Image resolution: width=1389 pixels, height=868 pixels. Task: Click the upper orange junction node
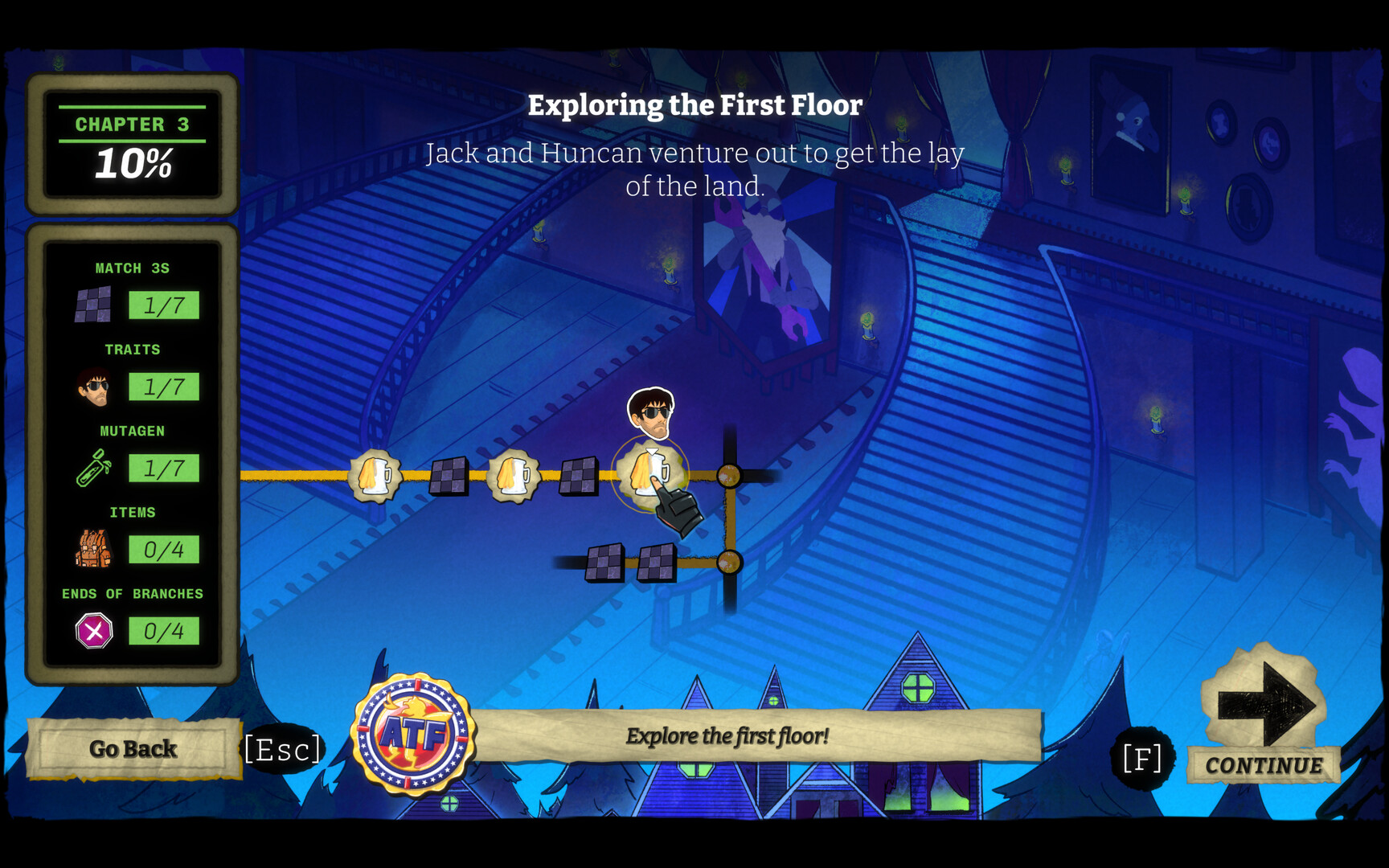pos(729,476)
